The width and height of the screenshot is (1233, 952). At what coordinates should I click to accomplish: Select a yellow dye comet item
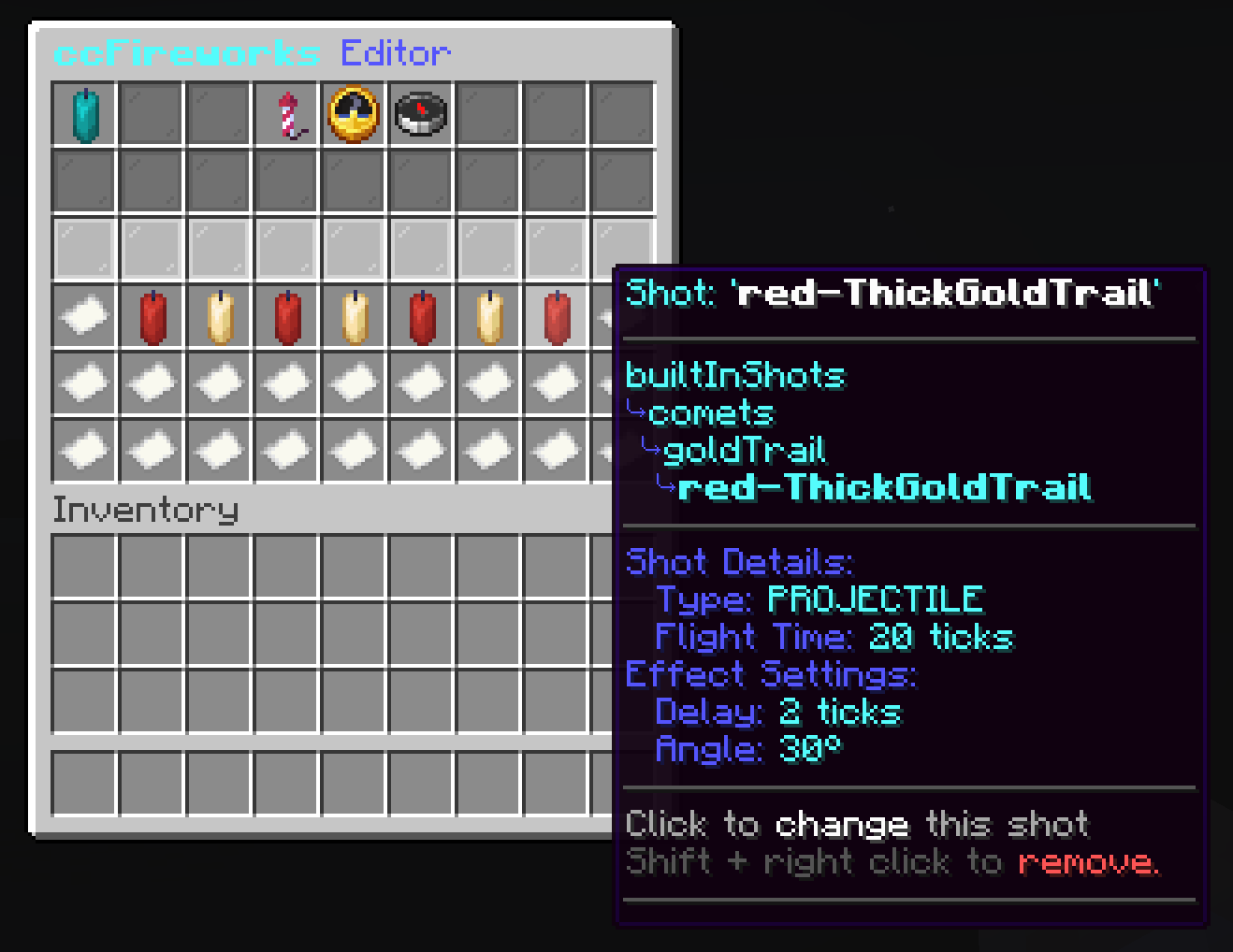click(x=219, y=315)
